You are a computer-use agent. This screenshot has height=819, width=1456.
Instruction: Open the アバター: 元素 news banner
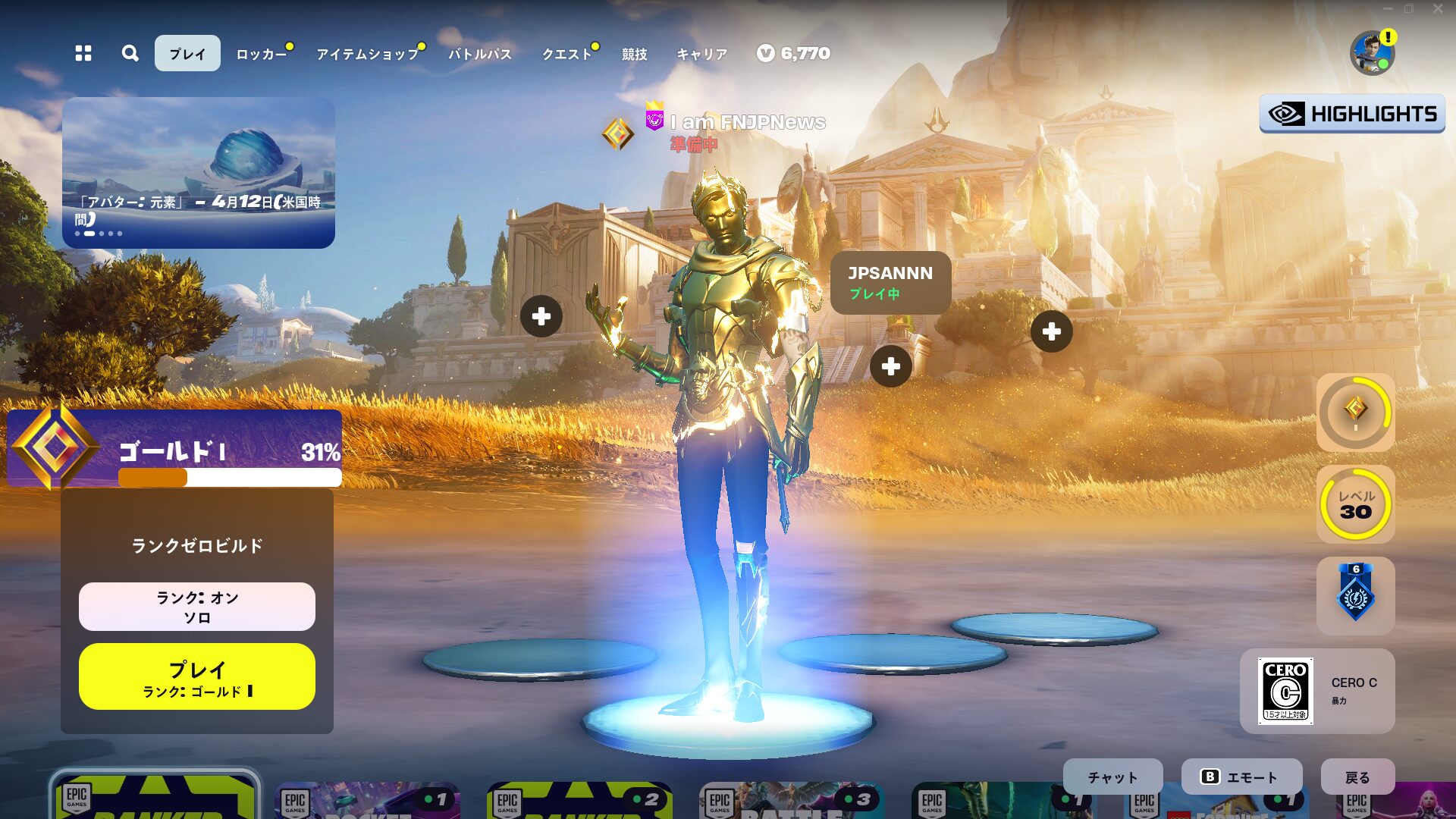click(199, 173)
